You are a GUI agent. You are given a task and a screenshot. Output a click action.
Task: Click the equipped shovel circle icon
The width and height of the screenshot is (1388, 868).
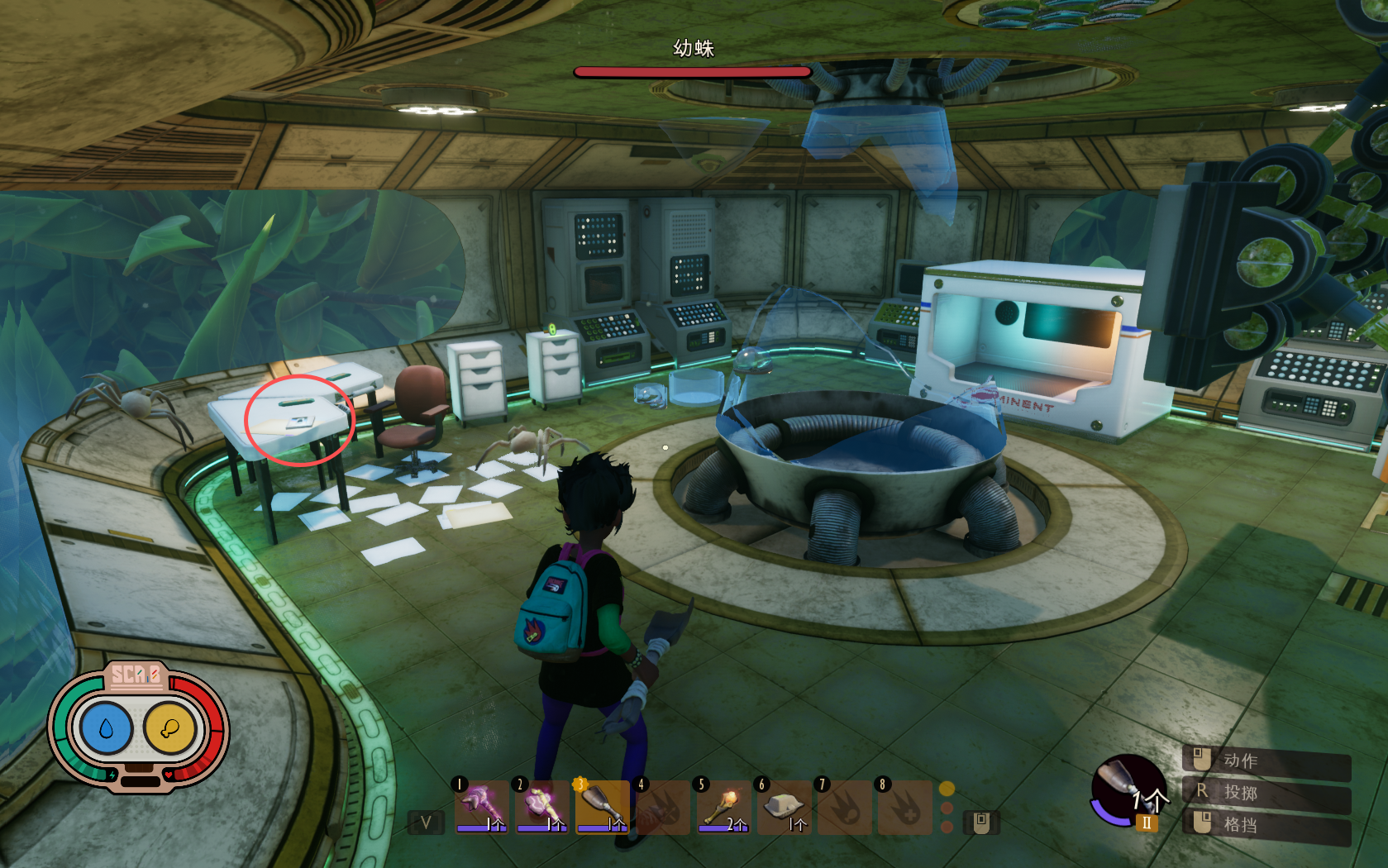pos(1128,789)
